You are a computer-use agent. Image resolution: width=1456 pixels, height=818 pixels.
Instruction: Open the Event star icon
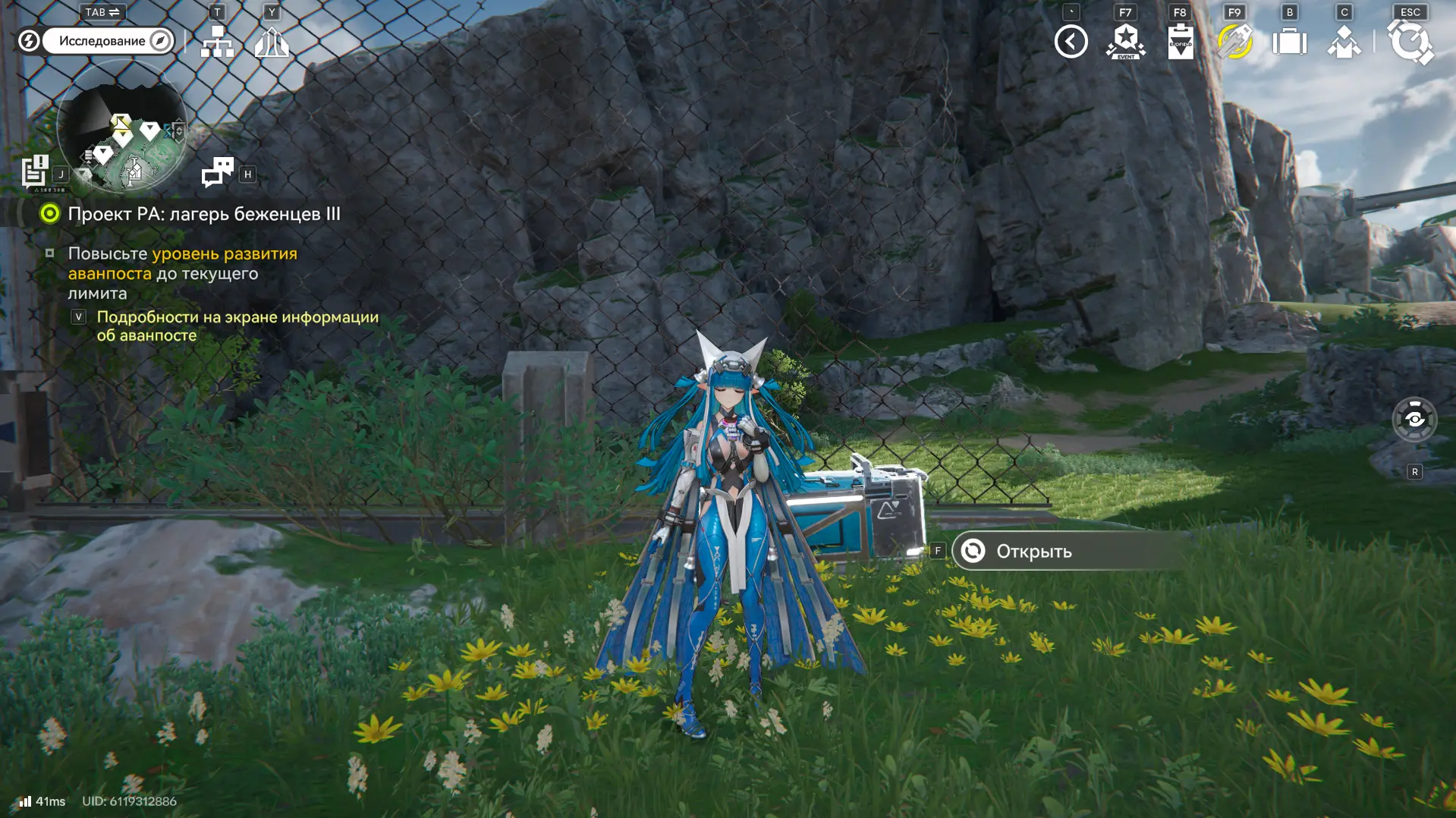point(1125,42)
